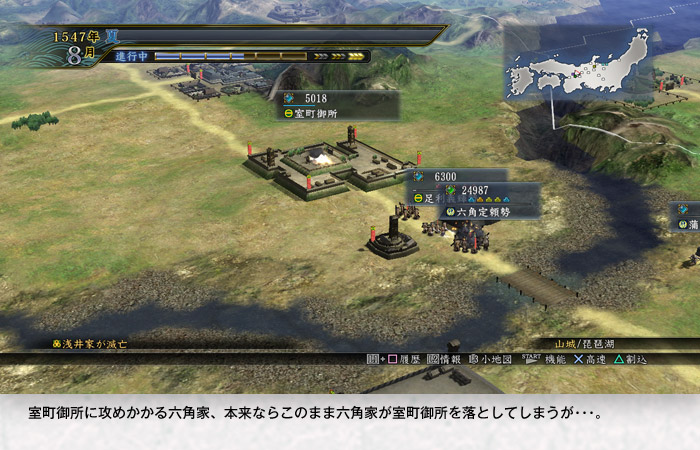Select the 六角定頼勢 army label

click(492, 212)
